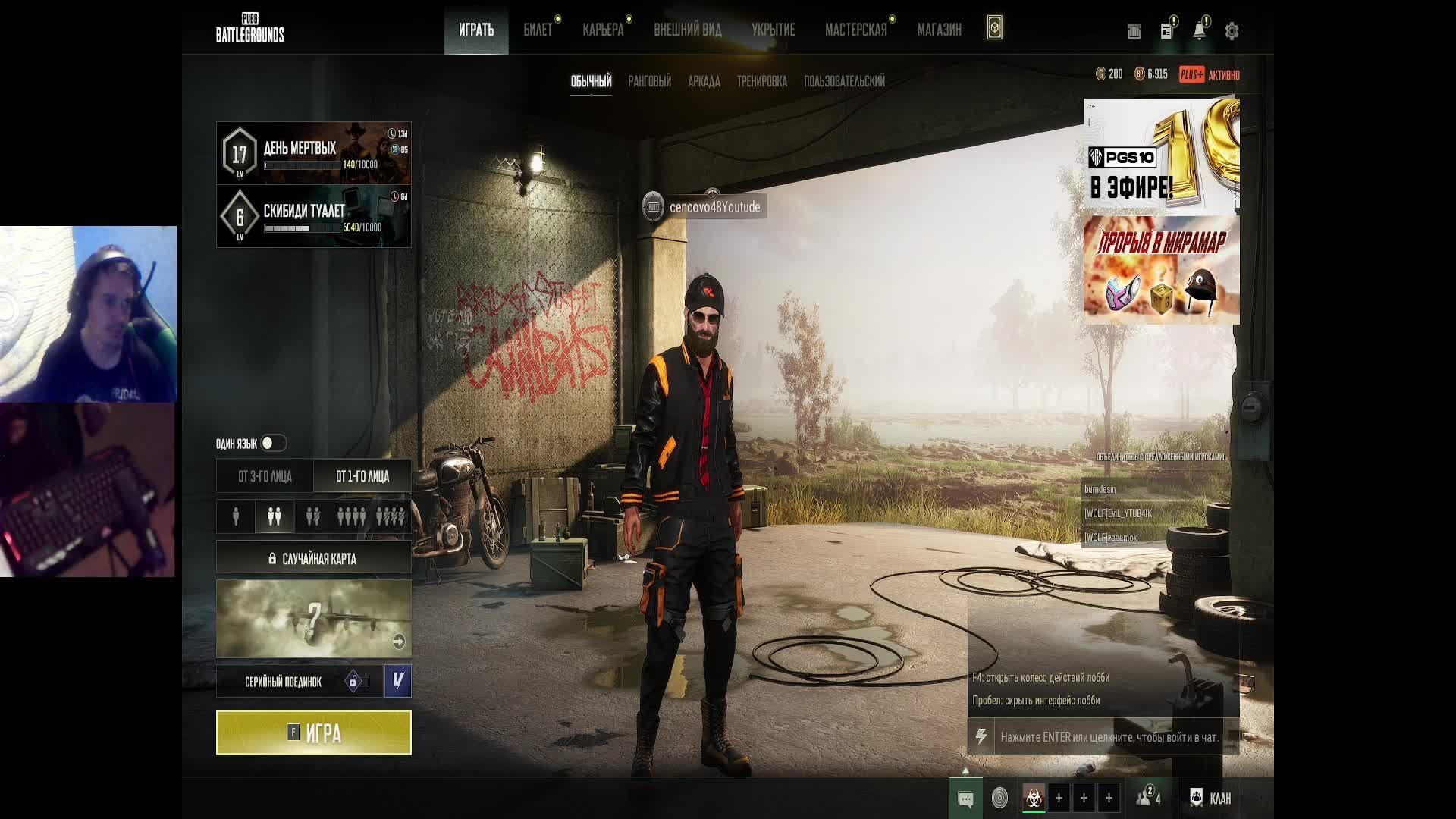Open the КЛАН clan panel
Screen dimensions: 1456x819
[1210, 798]
